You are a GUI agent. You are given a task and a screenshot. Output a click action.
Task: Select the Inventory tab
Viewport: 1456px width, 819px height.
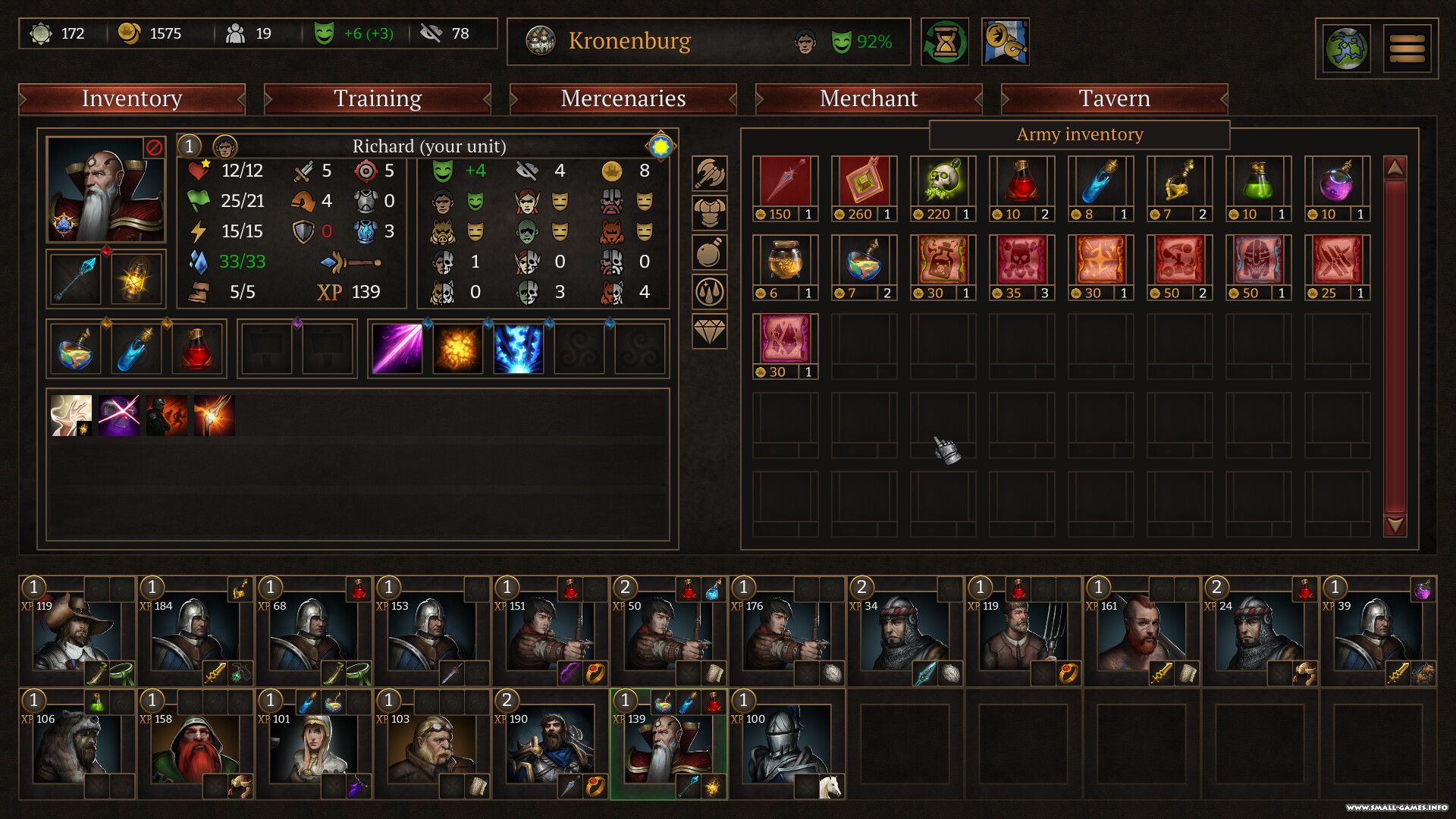132,99
